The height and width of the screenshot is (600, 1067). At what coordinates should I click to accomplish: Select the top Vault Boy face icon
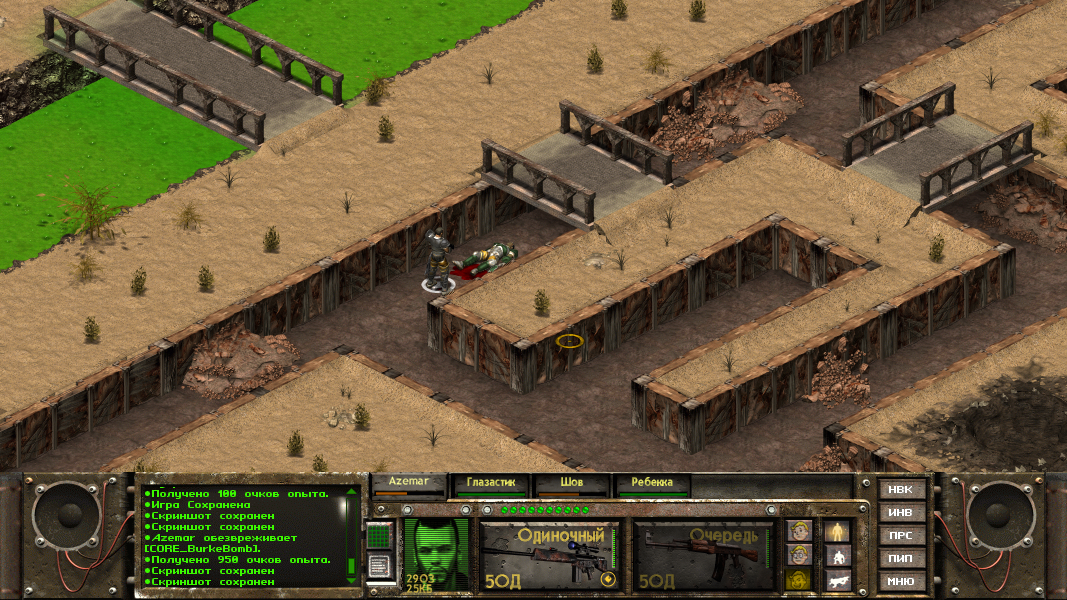(798, 531)
